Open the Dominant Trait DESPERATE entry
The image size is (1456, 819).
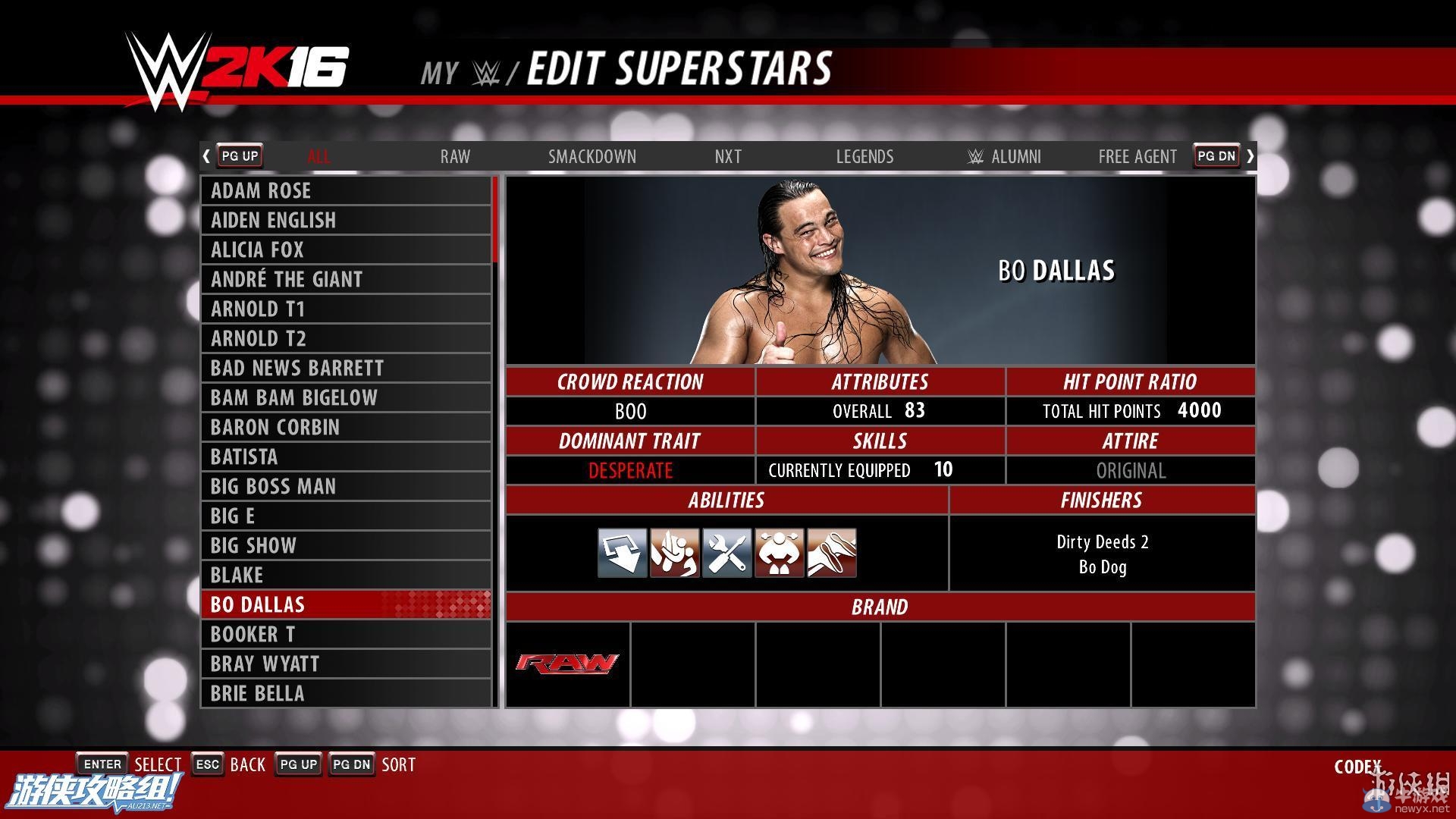point(630,470)
